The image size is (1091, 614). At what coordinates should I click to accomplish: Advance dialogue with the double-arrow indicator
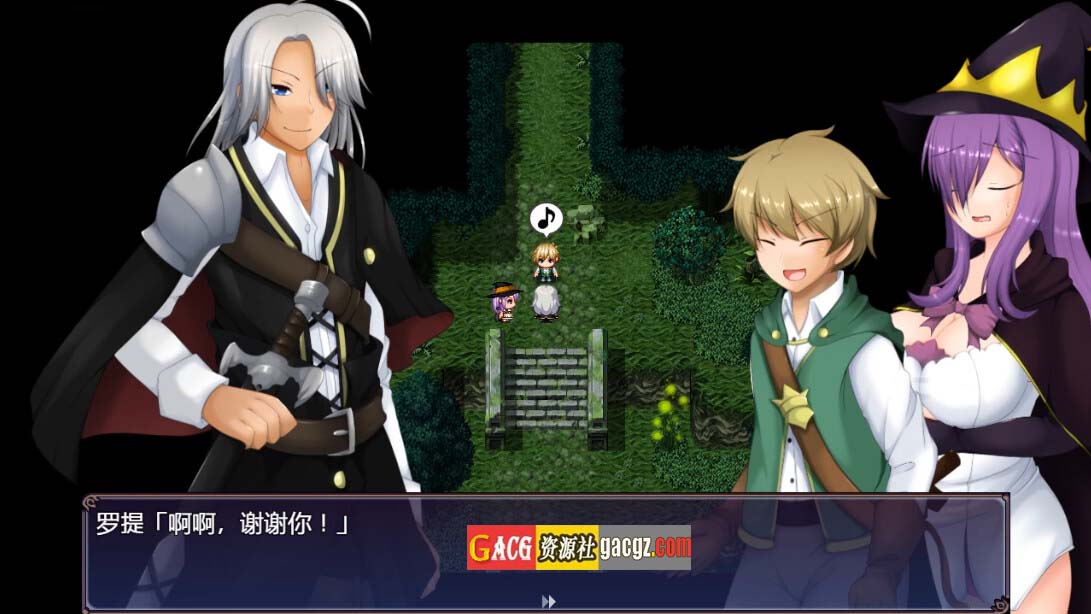pos(548,601)
